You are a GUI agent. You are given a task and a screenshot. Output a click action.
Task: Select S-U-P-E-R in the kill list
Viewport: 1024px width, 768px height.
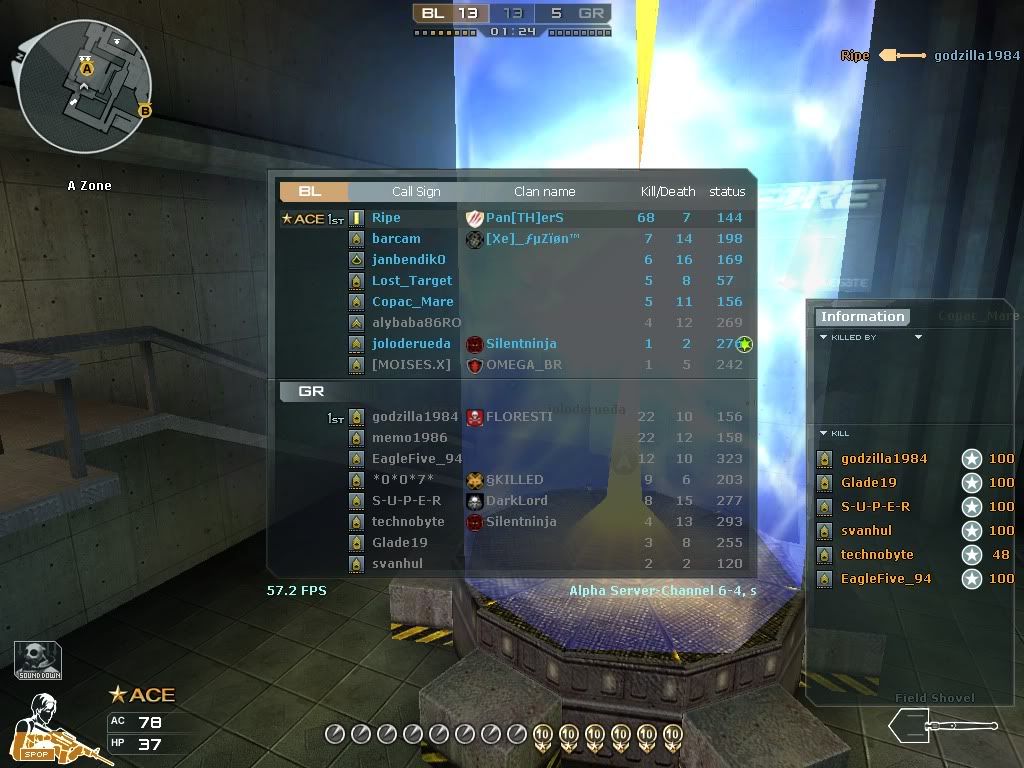[875, 507]
